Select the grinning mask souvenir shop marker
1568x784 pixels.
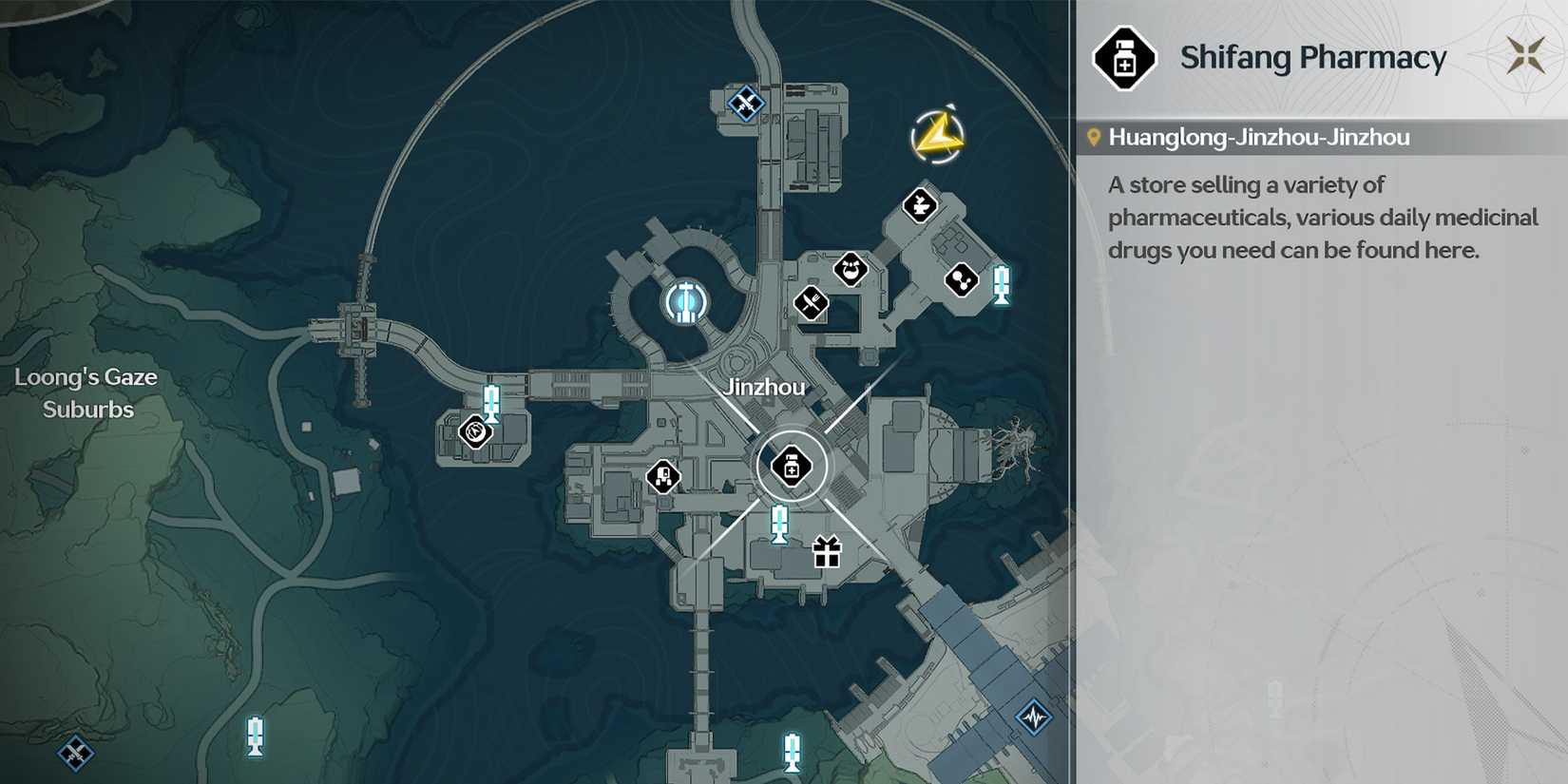[x=851, y=270]
